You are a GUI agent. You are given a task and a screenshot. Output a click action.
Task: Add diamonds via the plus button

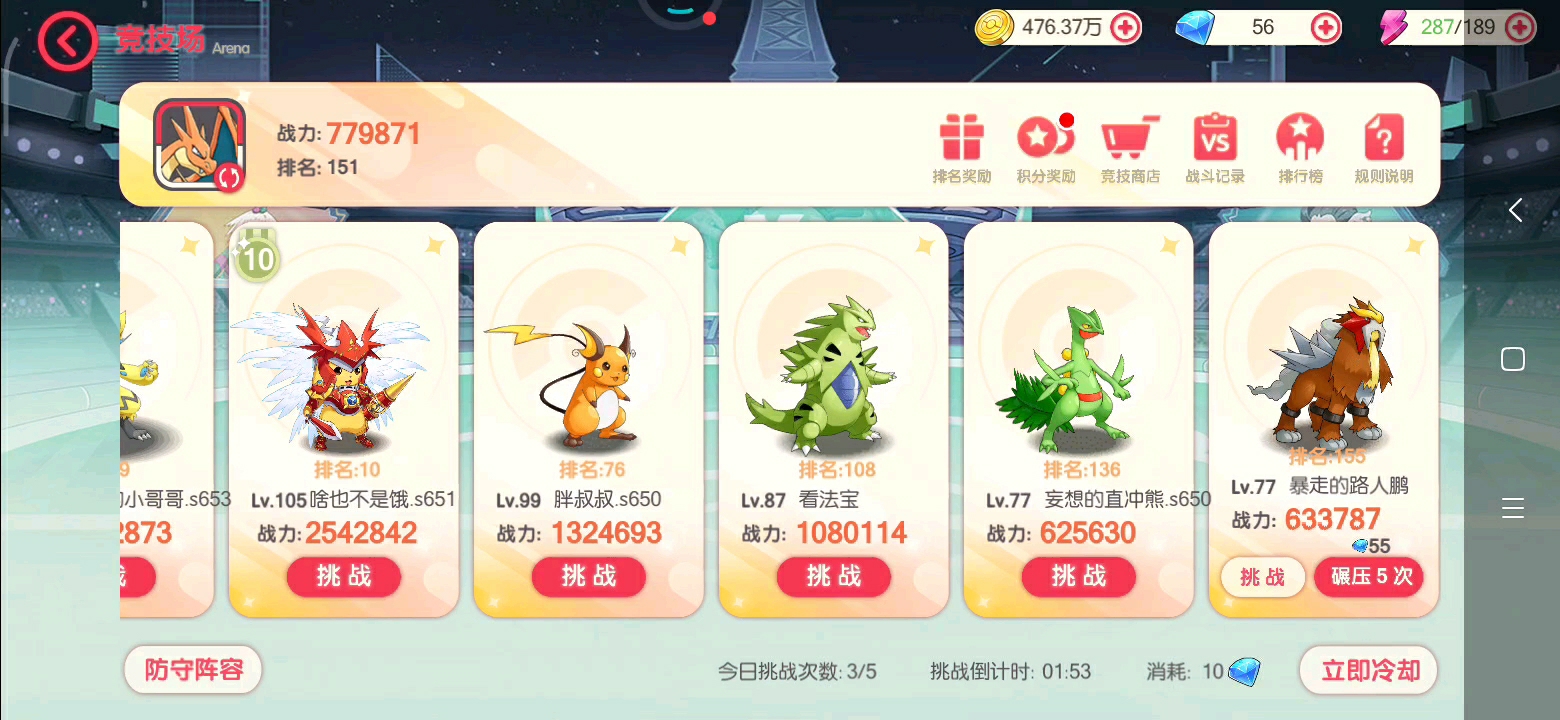1327,27
